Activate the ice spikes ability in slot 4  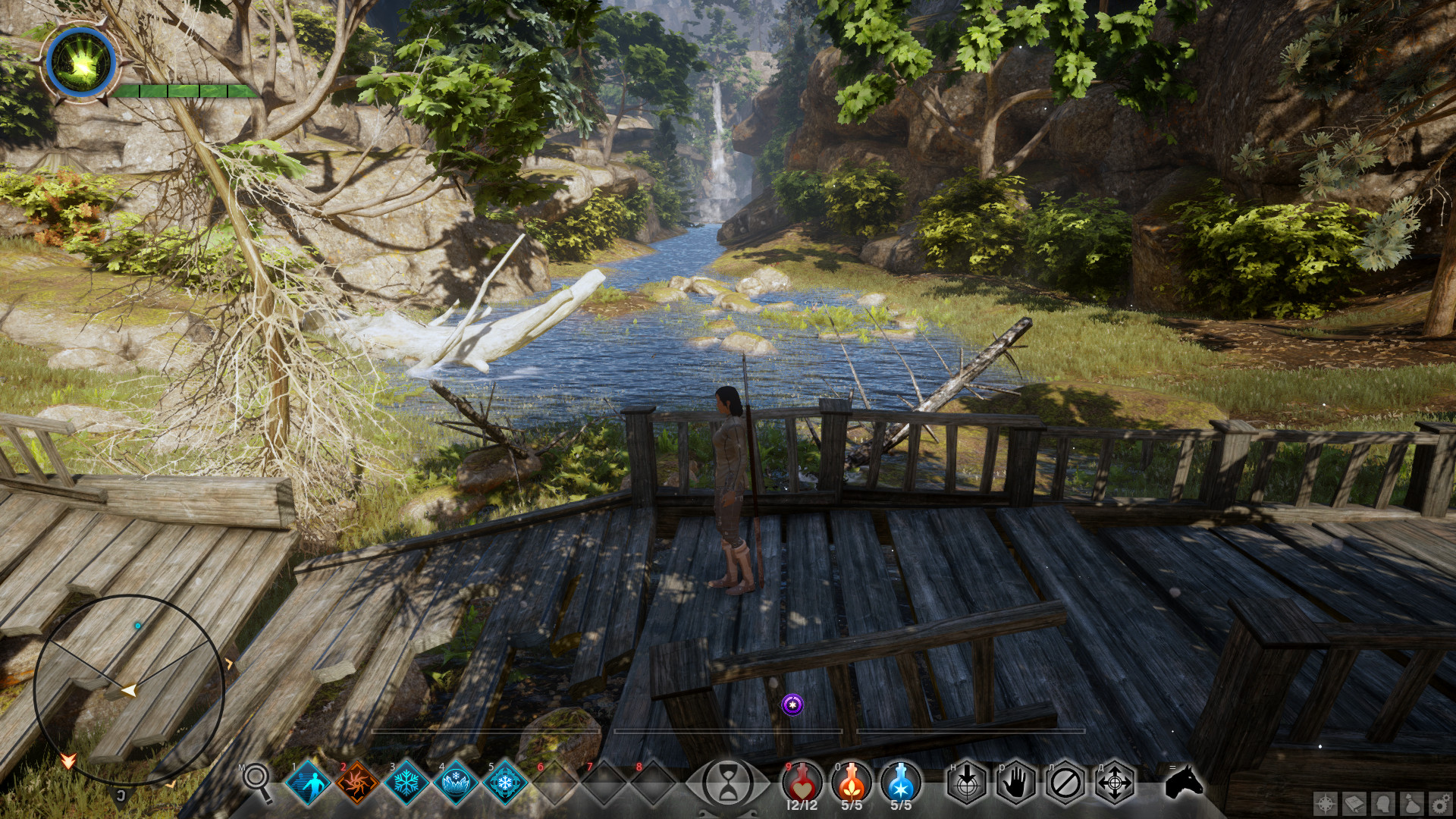pos(456,783)
